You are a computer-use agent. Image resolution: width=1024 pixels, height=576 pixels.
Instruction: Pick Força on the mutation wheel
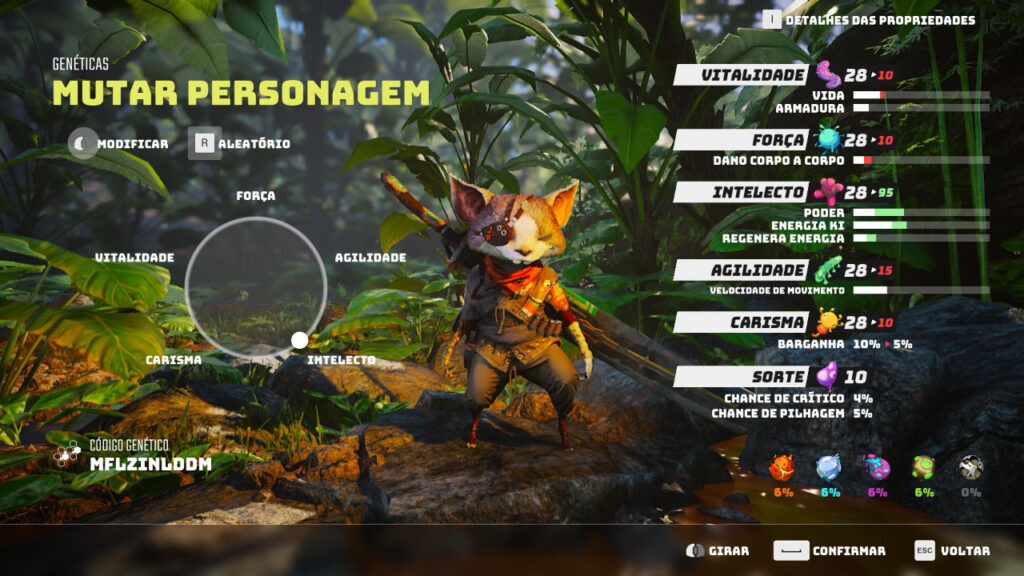click(x=256, y=196)
